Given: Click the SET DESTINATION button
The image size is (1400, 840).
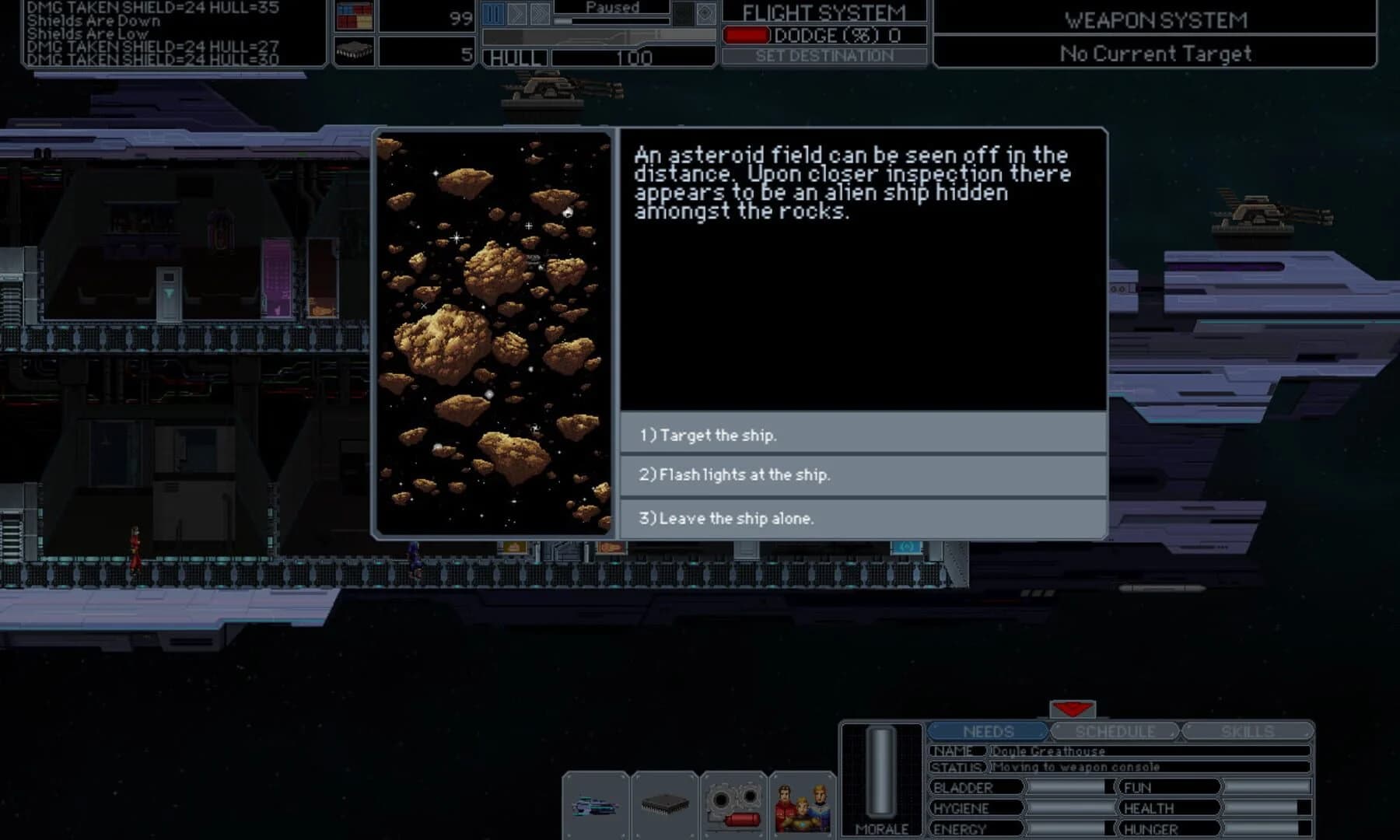Looking at the screenshot, I should [x=824, y=55].
